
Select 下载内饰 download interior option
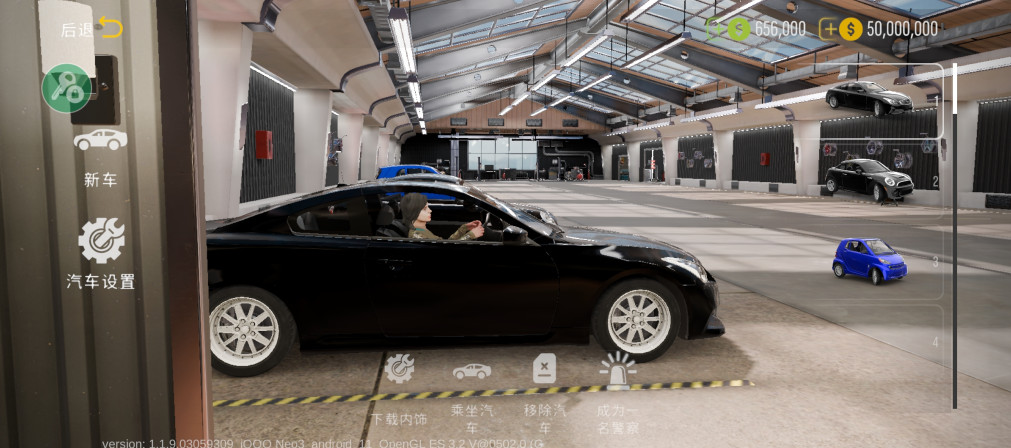click(399, 388)
